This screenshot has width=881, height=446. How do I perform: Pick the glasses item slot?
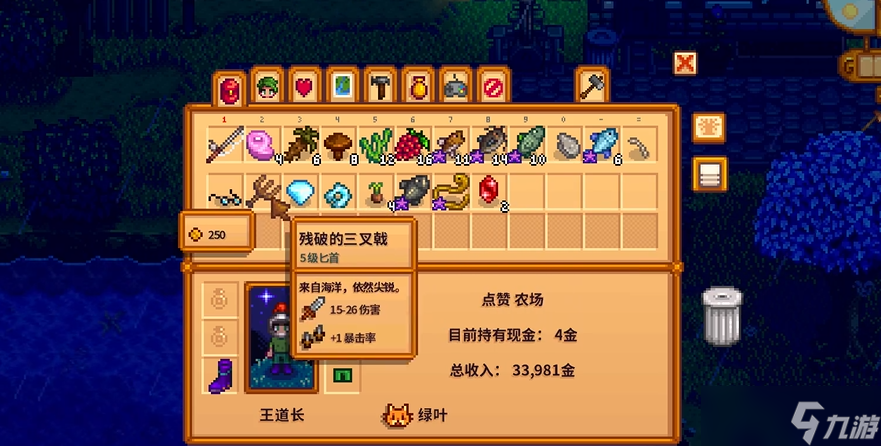coord(225,190)
